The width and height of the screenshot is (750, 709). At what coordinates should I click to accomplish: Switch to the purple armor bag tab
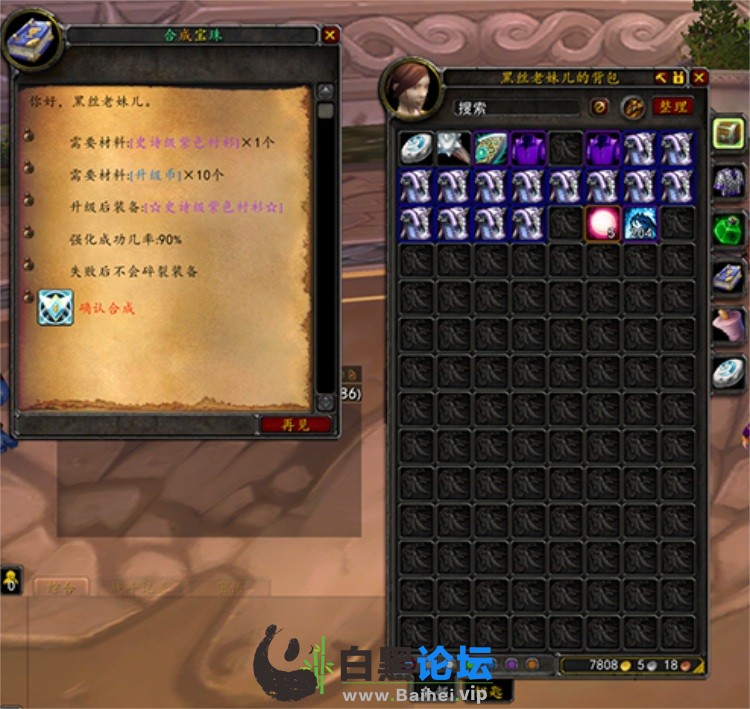click(x=728, y=181)
